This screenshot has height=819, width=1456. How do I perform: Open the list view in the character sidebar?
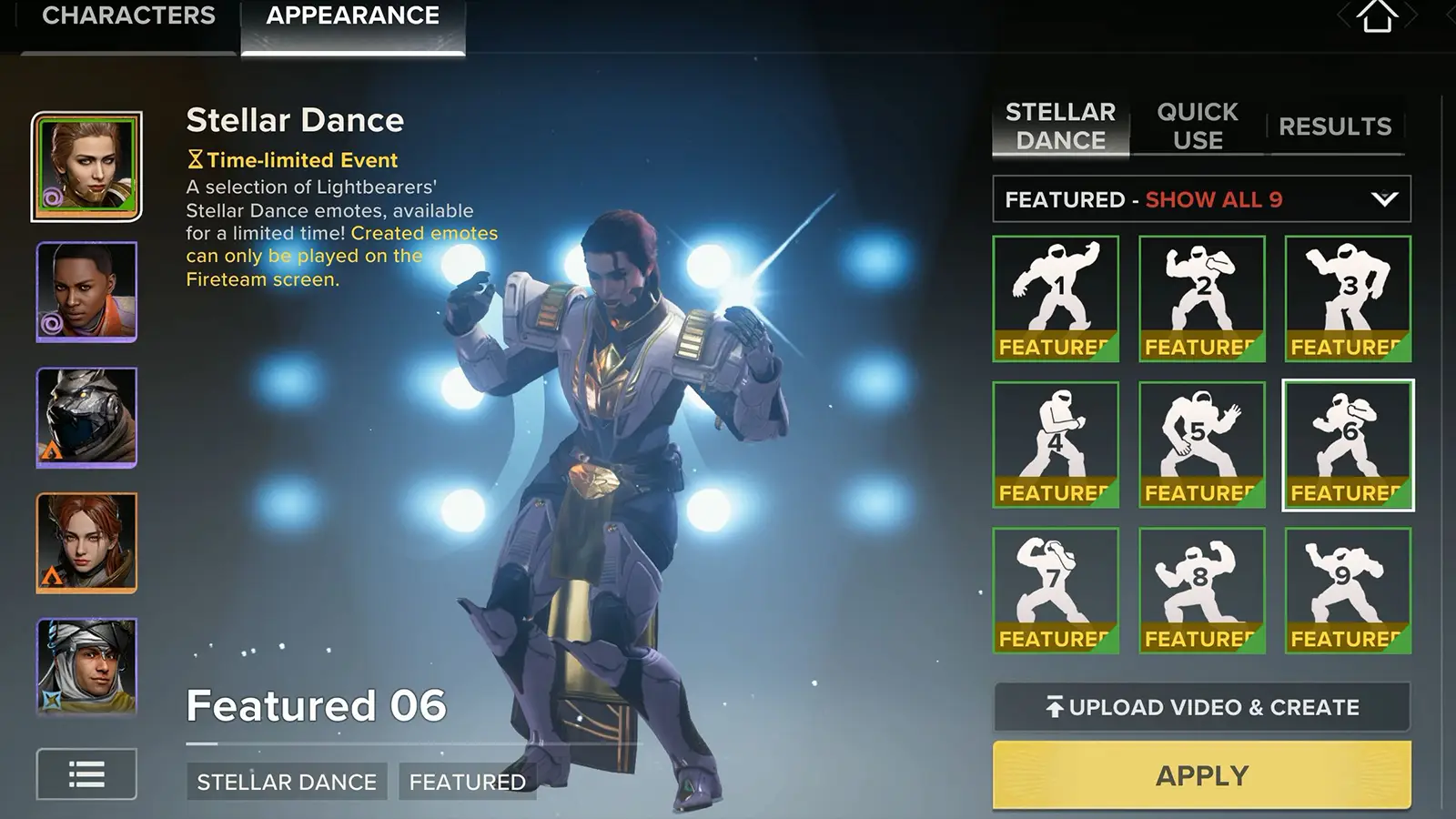[x=86, y=774]
